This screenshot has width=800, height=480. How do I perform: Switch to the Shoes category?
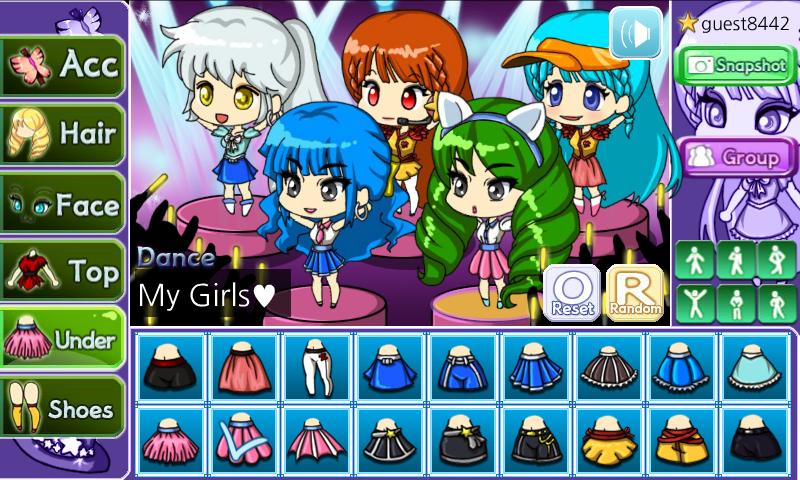(63, 408)
